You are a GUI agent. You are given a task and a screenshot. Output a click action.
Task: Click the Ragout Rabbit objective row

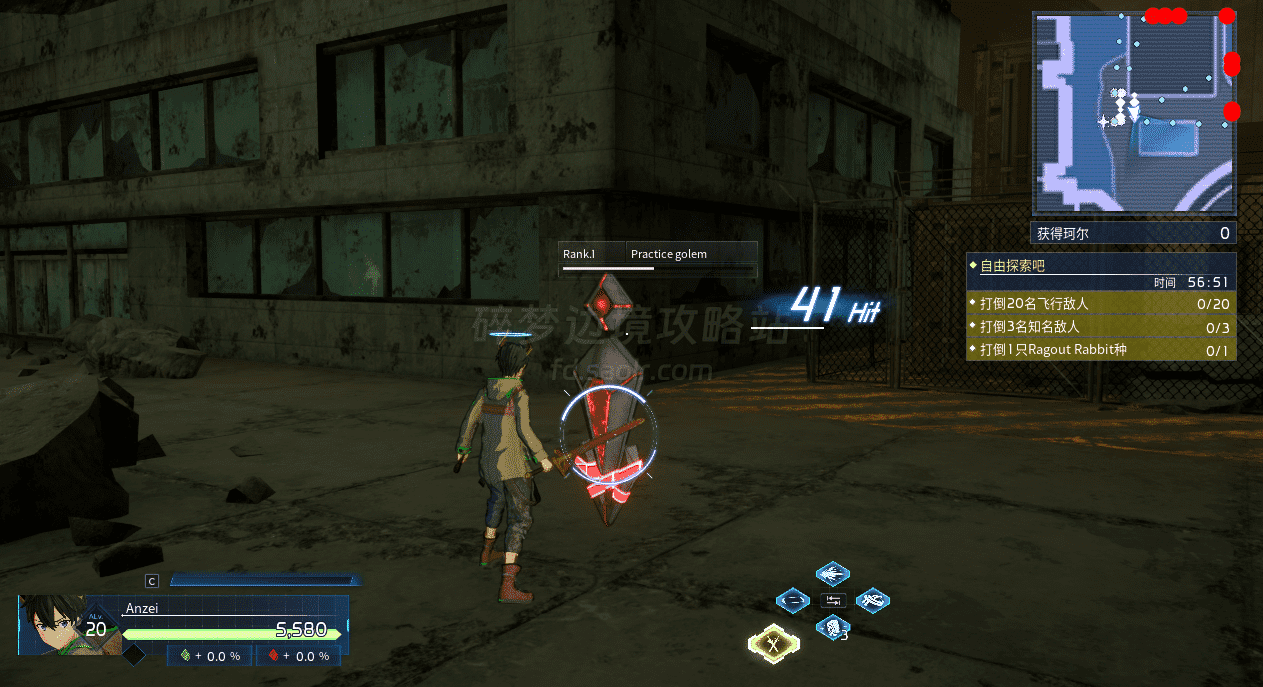click(1101, 350)
